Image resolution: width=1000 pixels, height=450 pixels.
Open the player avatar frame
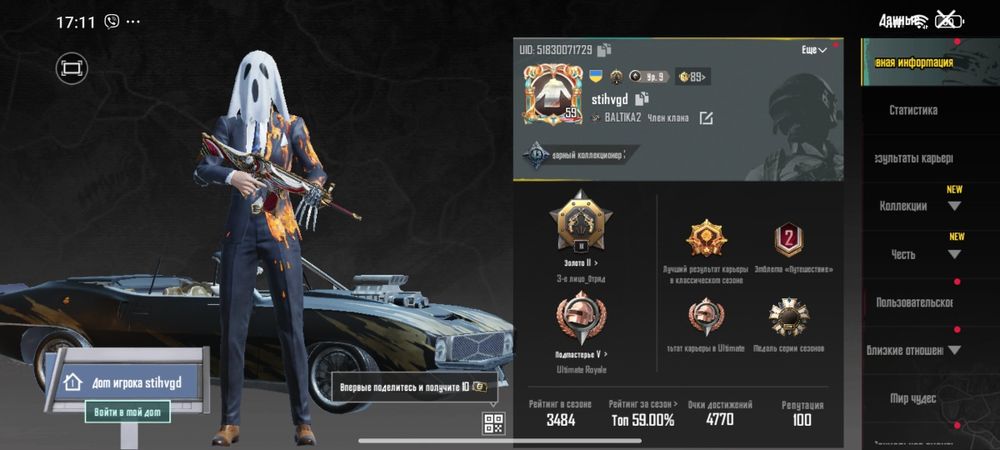pyautogui.click(x=552, y=97)
